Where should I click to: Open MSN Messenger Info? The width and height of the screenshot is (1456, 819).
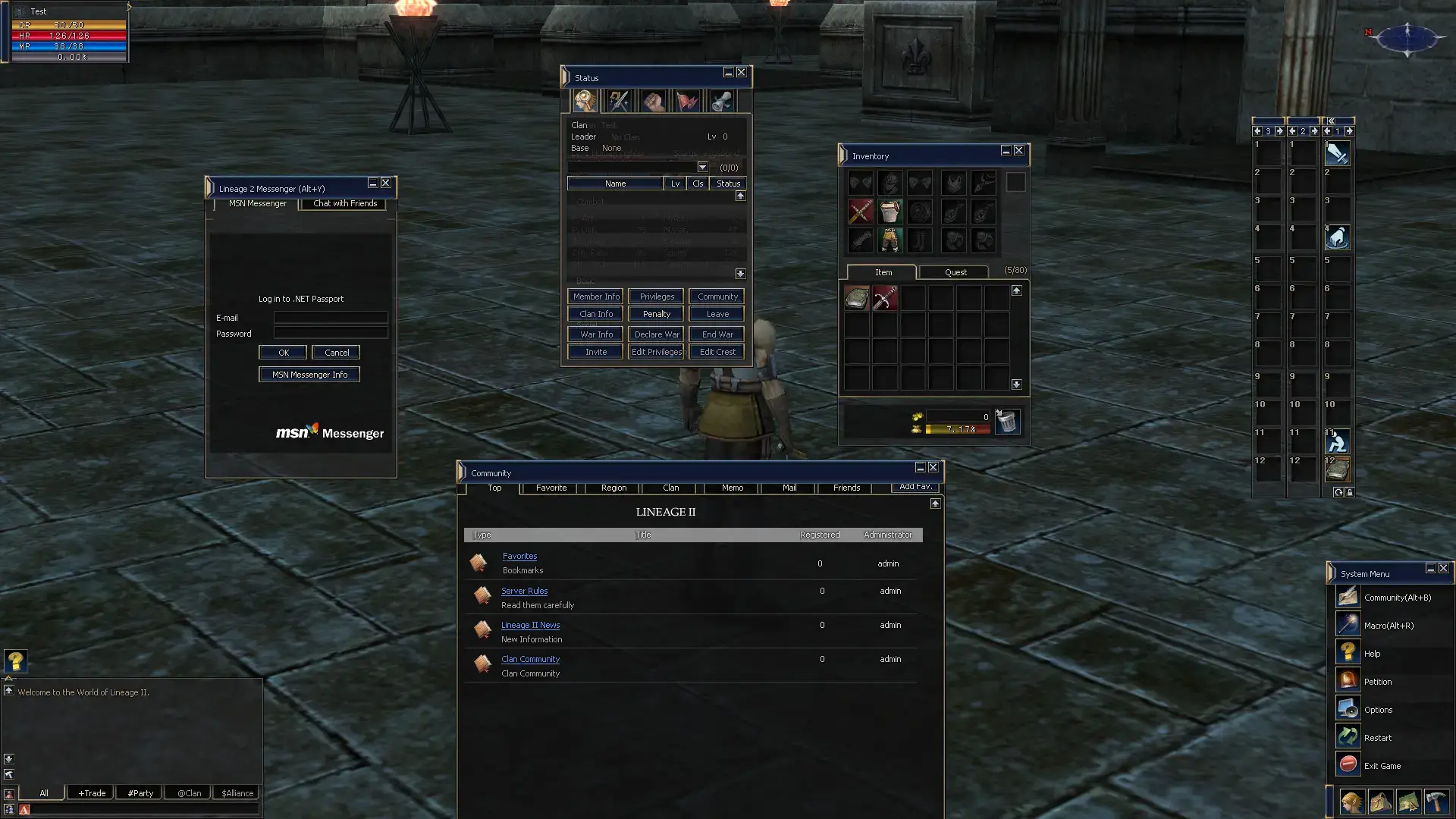click(309, 375)
